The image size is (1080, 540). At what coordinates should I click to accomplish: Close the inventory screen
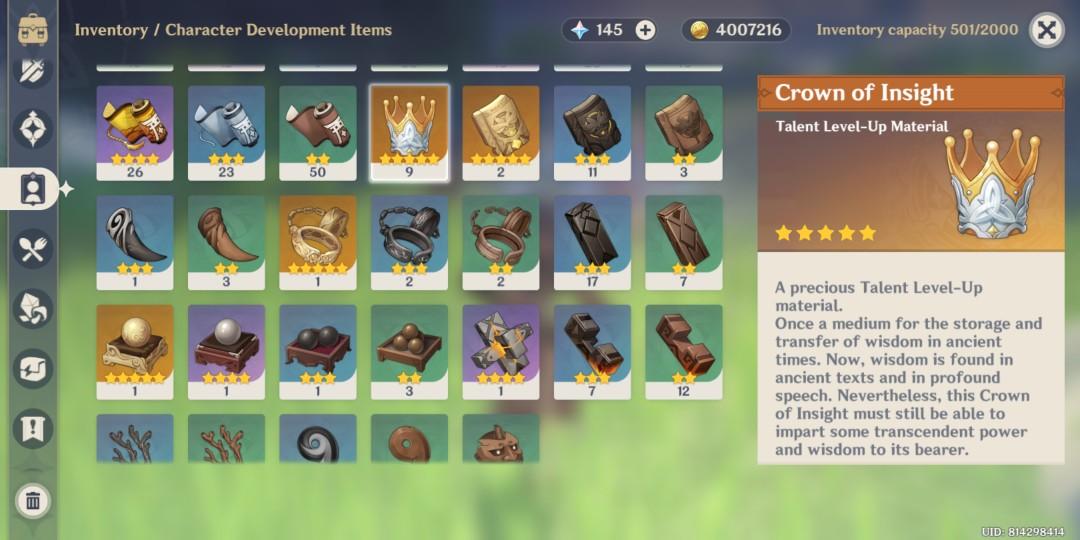1046,30
